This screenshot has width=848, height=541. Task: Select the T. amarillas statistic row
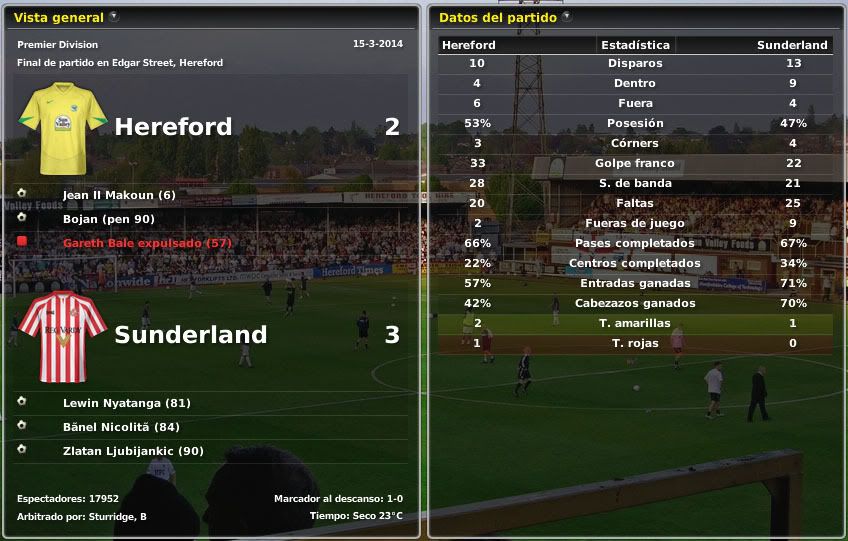[635, 323]
